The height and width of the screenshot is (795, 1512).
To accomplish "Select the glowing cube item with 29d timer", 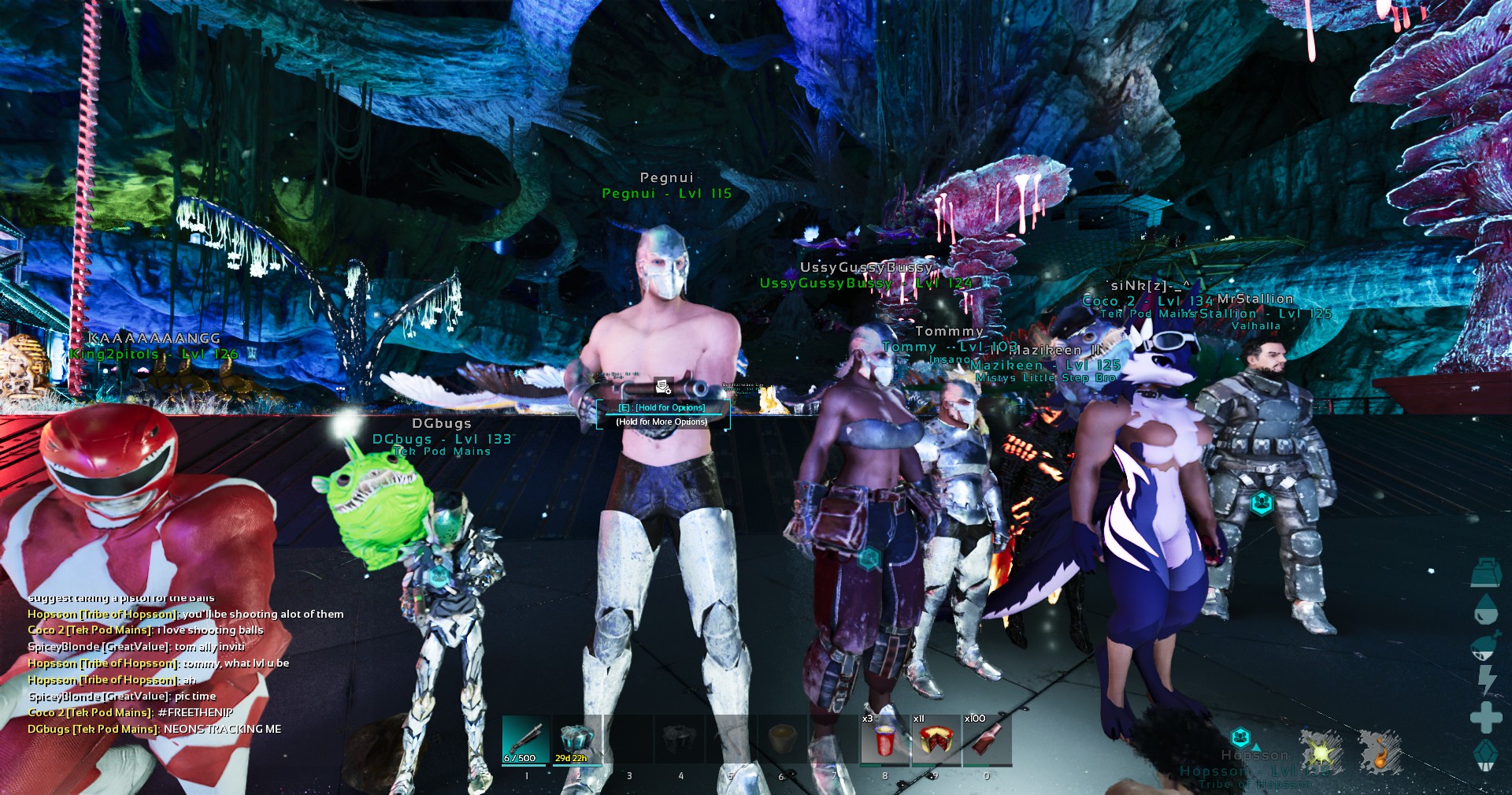I will point(577,740).
